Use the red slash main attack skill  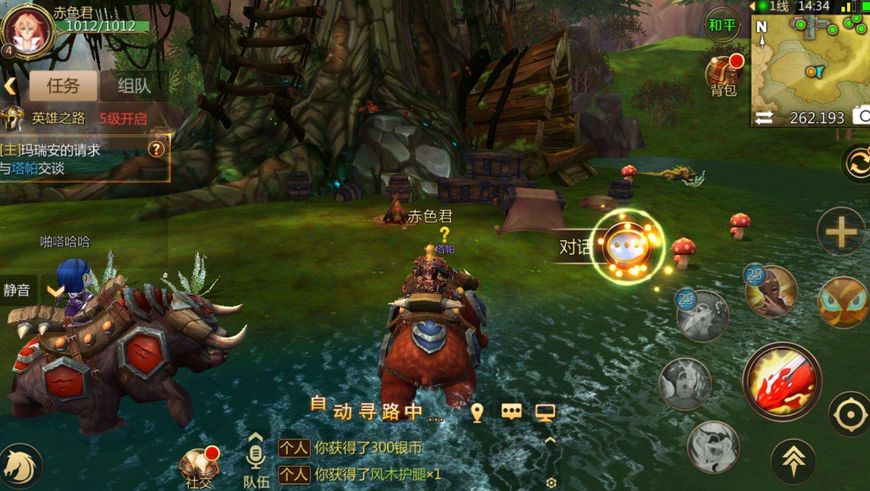coord(781,381)
